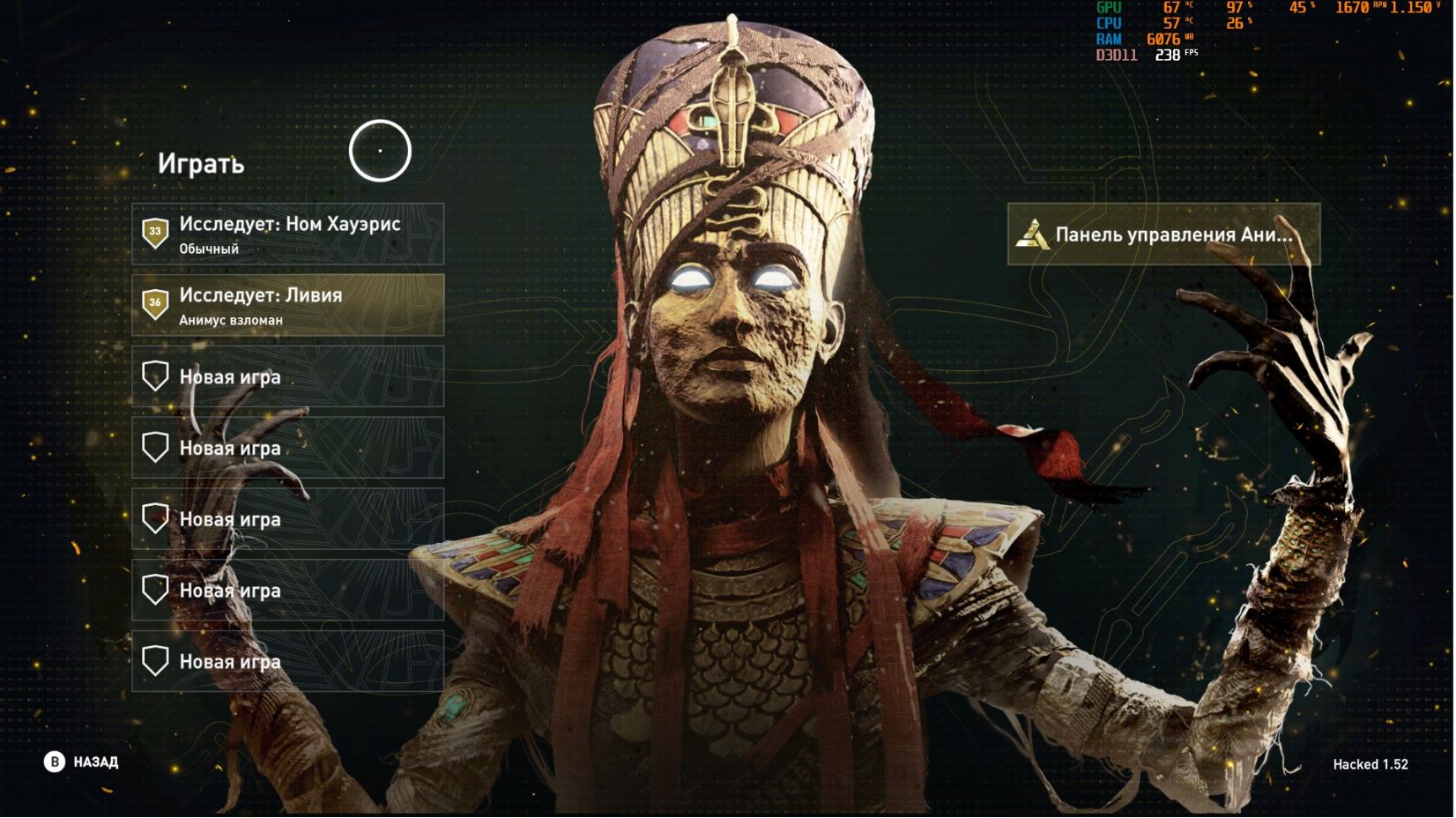Open "Панель управления Анимусом" button
The height and width of the screenshot is (818, 1456).
pos(1163,234)
